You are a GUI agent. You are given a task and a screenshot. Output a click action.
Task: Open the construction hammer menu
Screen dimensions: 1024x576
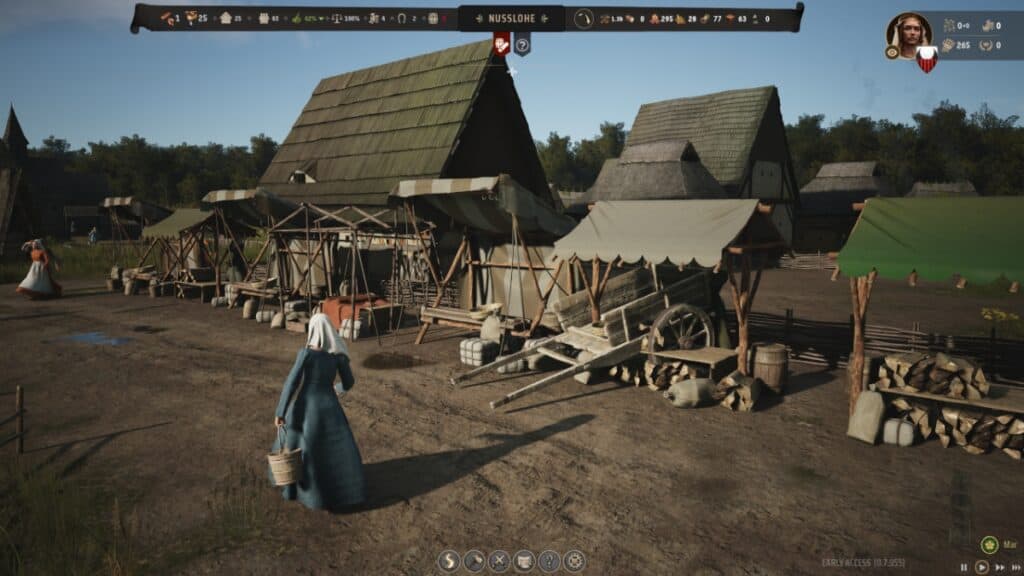tap(474, 561)
